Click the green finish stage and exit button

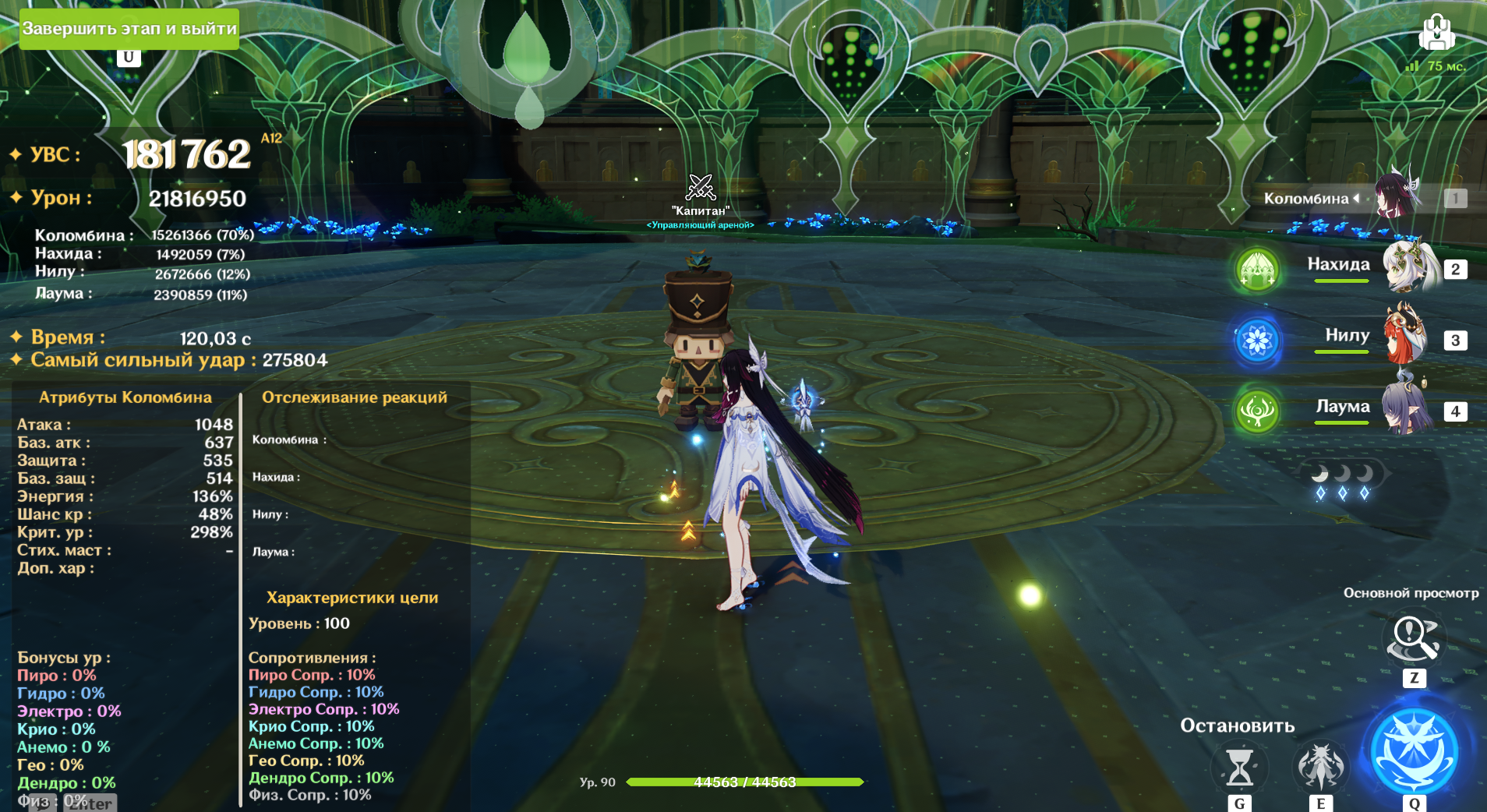click(129, 29)
